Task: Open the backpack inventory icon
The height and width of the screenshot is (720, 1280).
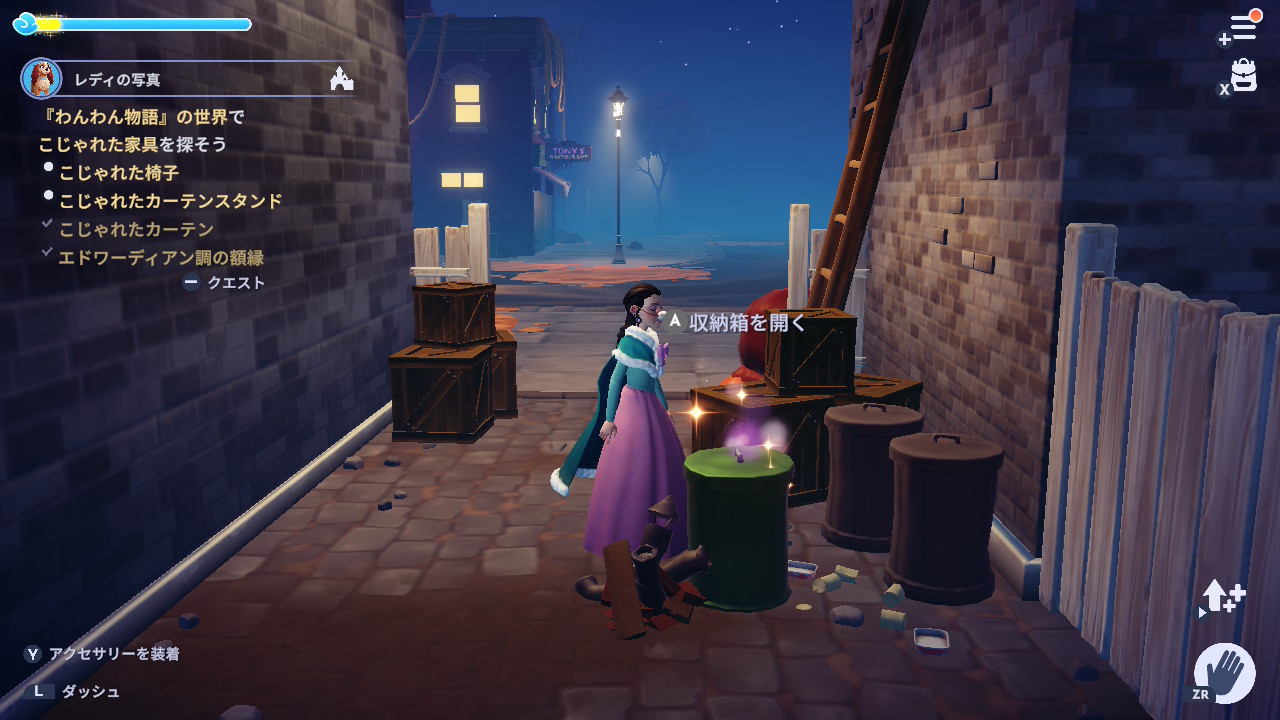Action: point(1243,75)
